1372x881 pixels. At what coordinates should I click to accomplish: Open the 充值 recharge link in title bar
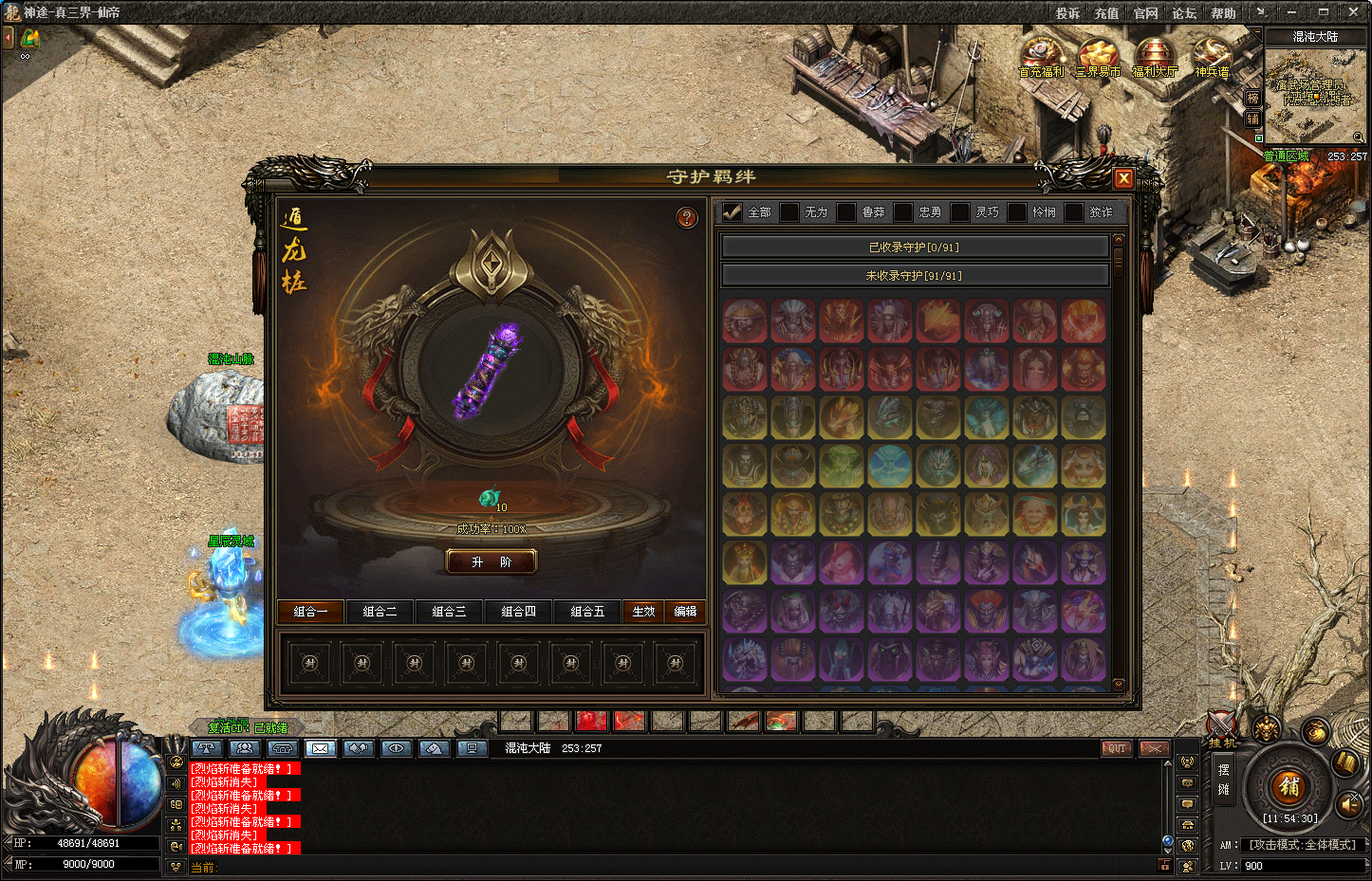pos(1106,13)
